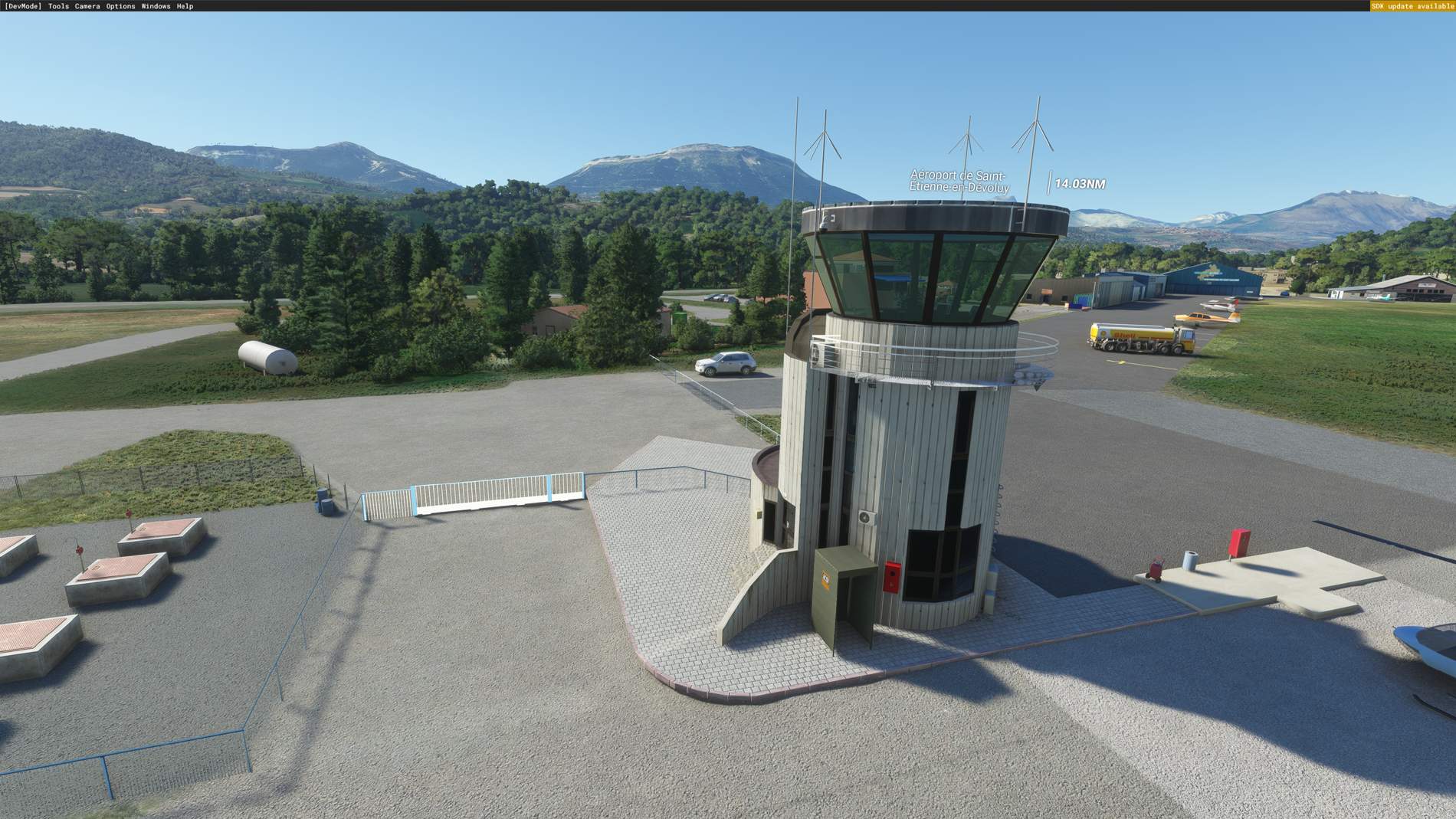Open the Help menu
The width and height of the screenshot is (1456, 819).
[x=185, y=6]
